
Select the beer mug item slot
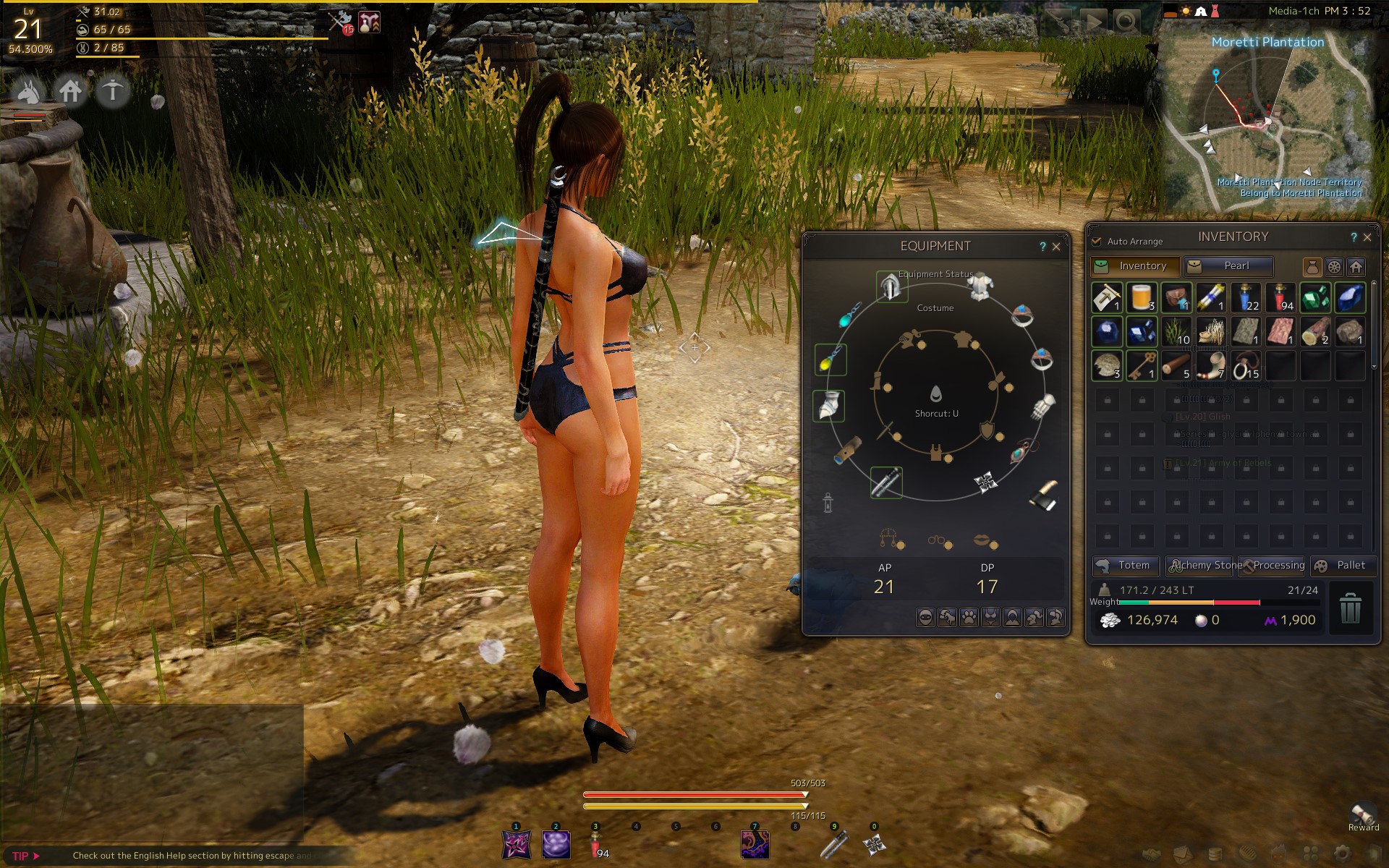(1142, 297)
